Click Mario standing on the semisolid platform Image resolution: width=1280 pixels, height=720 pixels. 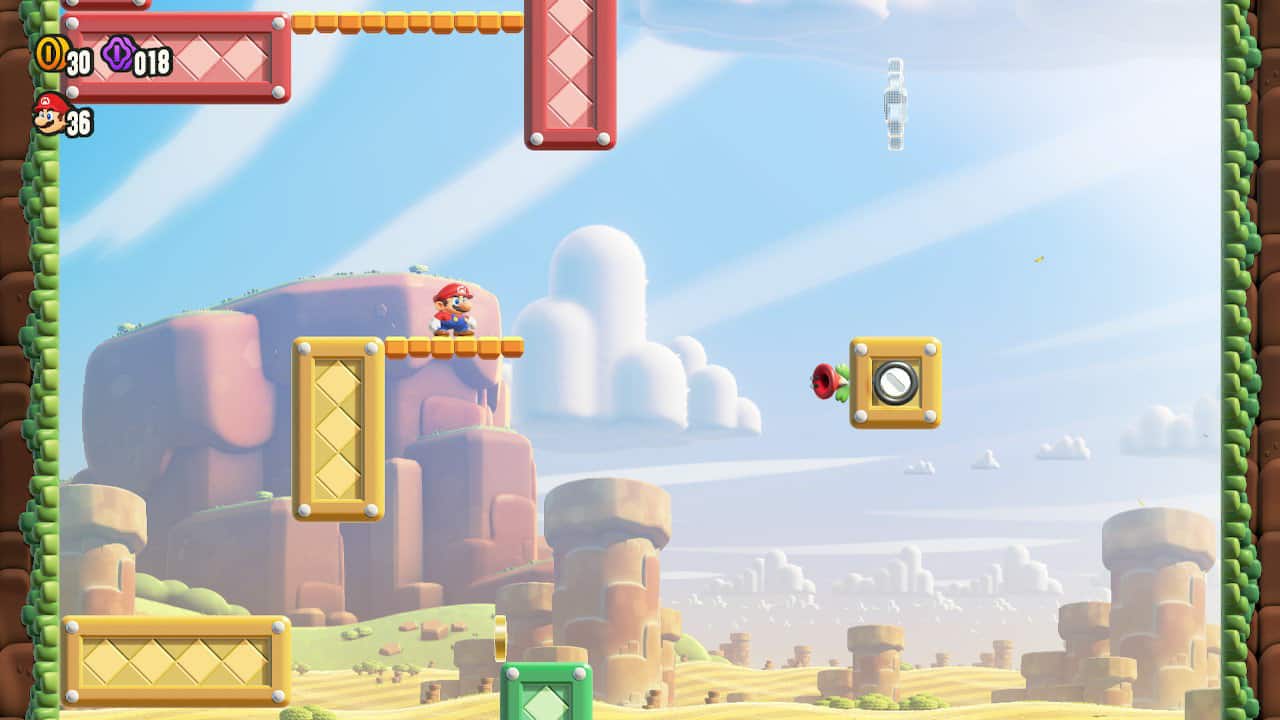pyautogui.click(x=453, y=308)
